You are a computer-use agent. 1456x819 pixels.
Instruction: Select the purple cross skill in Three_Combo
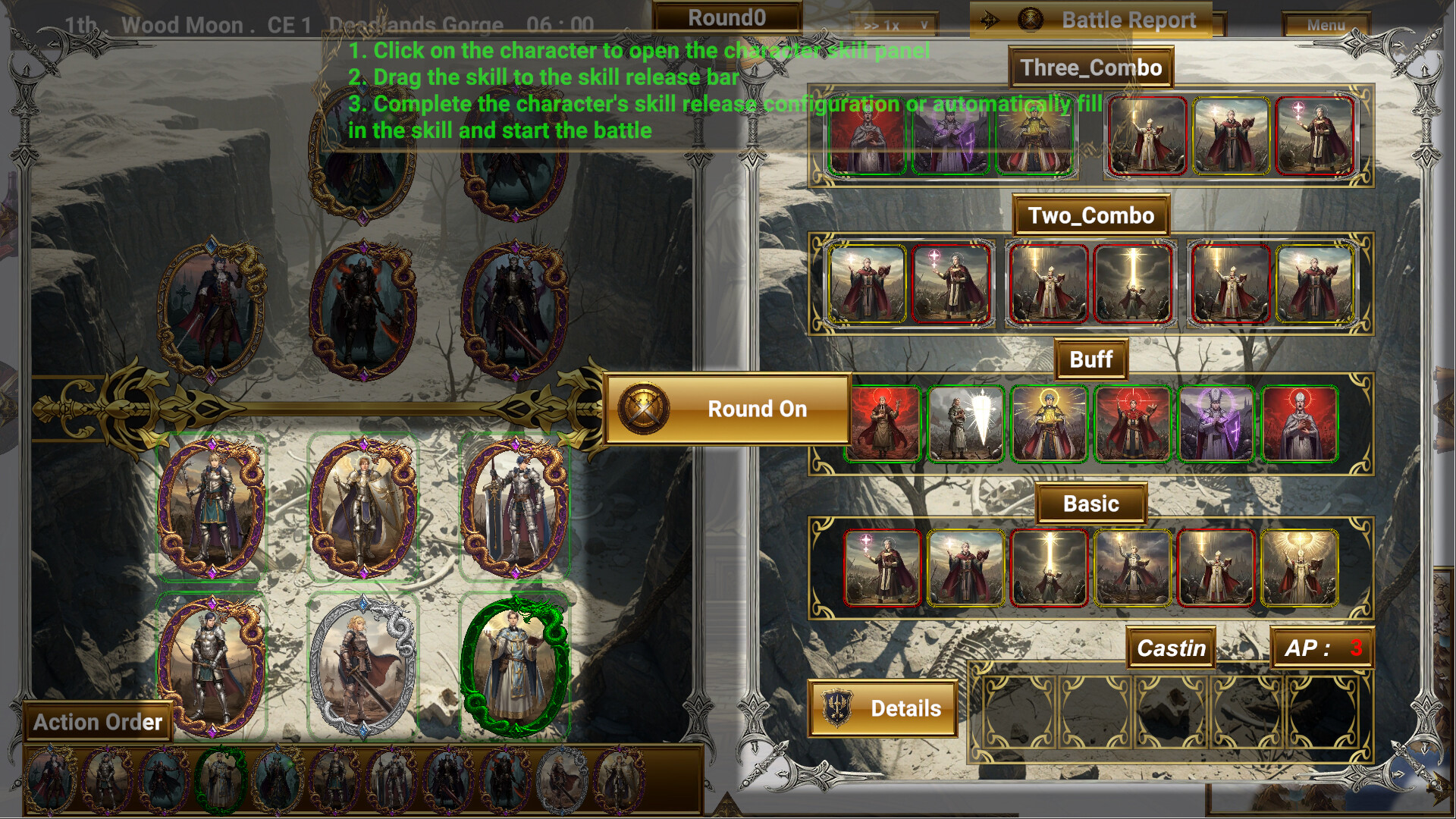(951, 136)
